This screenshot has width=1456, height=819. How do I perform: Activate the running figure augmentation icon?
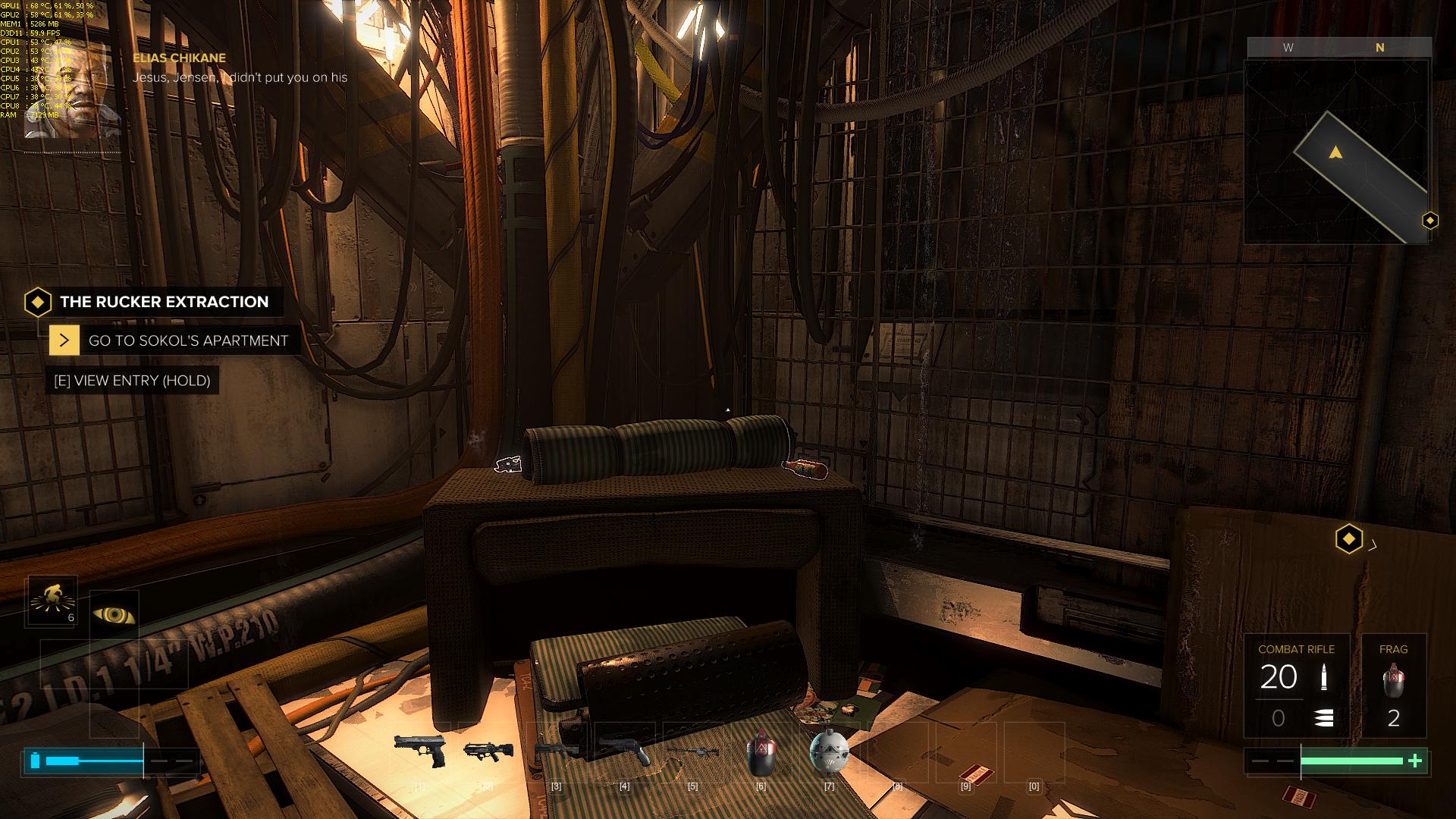click(x=52, y=601)
